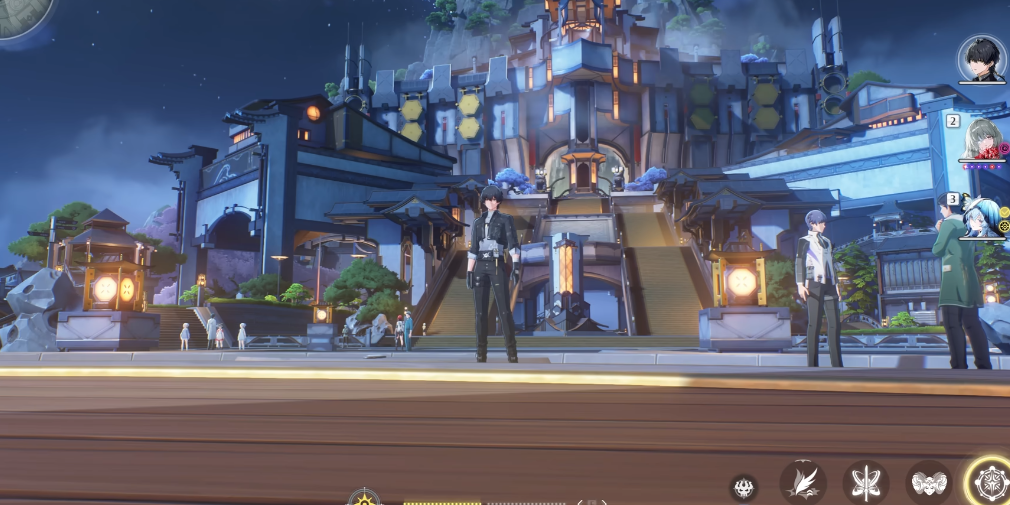This screenshot has height=505, width=1010.
Task: Select the black-haired male character portrait
Action: (980, 59)
